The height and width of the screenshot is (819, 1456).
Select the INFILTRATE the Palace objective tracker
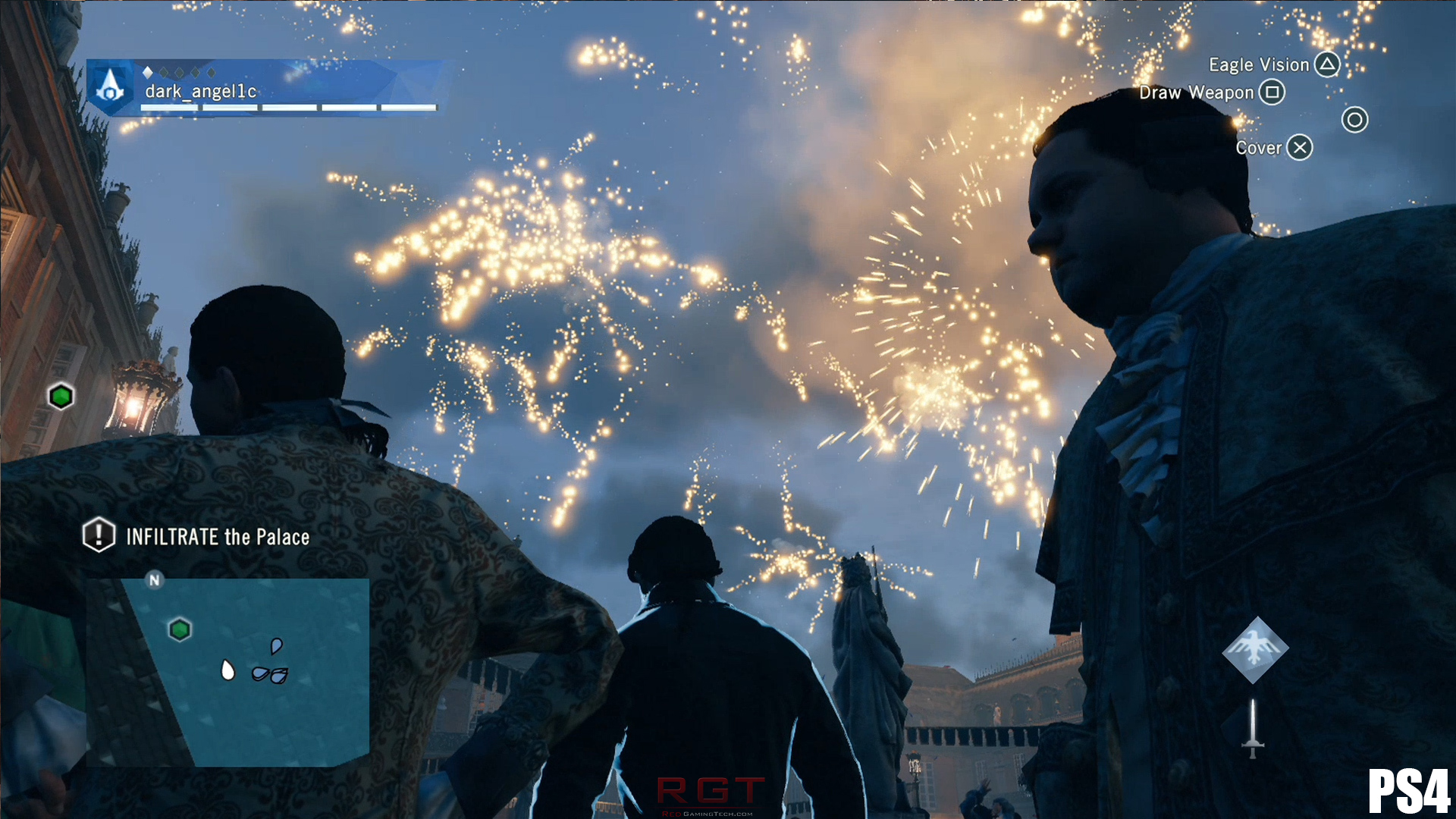coord(197,536)
